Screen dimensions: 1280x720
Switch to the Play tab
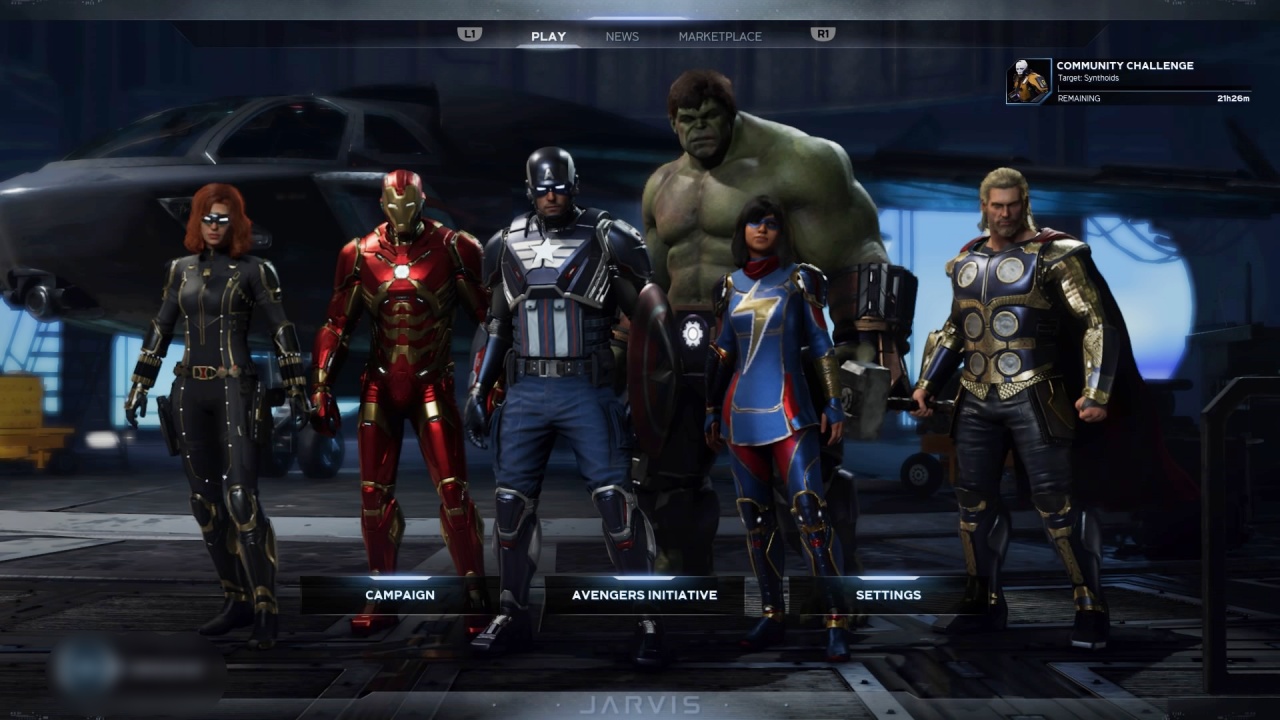[x=548, y=37]
